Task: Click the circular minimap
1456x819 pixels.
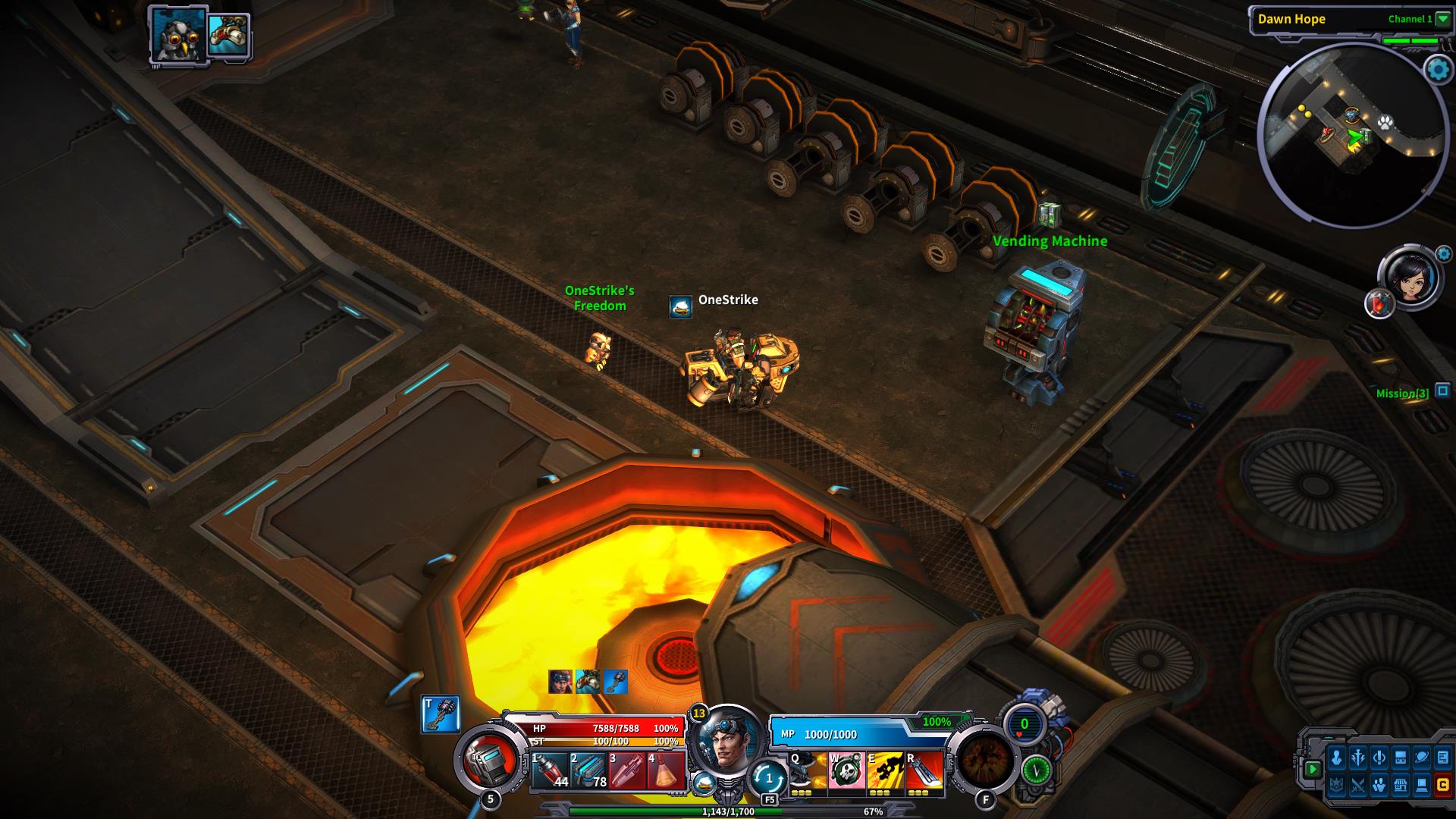Action: click(1353, 136)
